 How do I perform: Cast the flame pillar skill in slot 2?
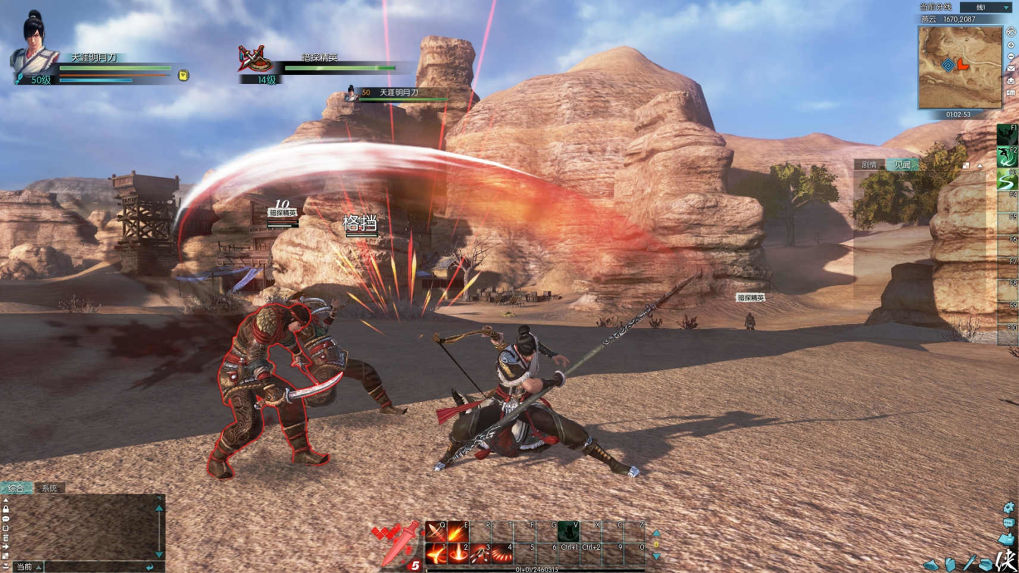point(457,553)
